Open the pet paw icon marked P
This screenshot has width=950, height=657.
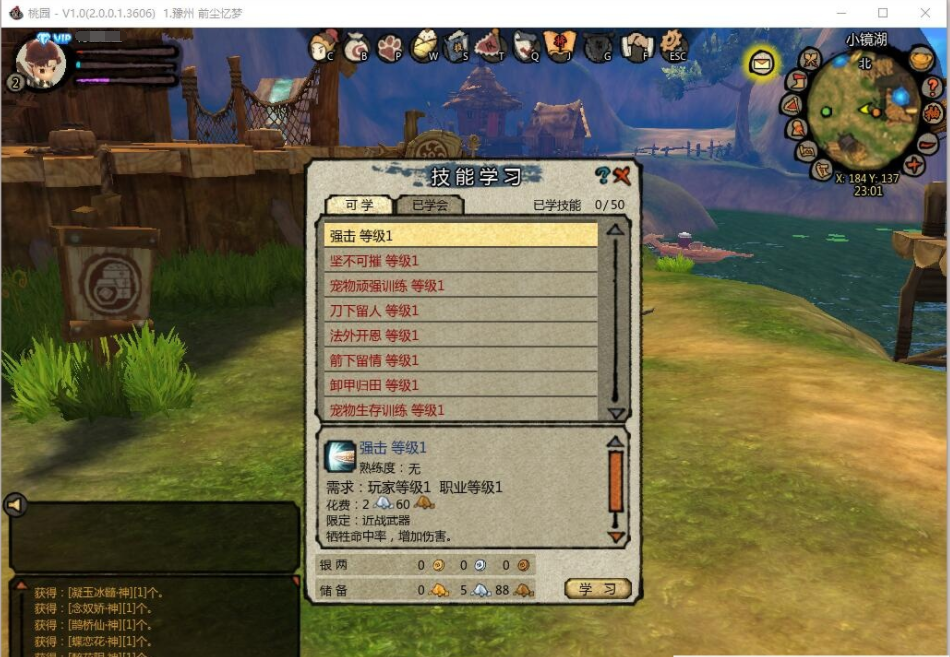coord(390,47)
